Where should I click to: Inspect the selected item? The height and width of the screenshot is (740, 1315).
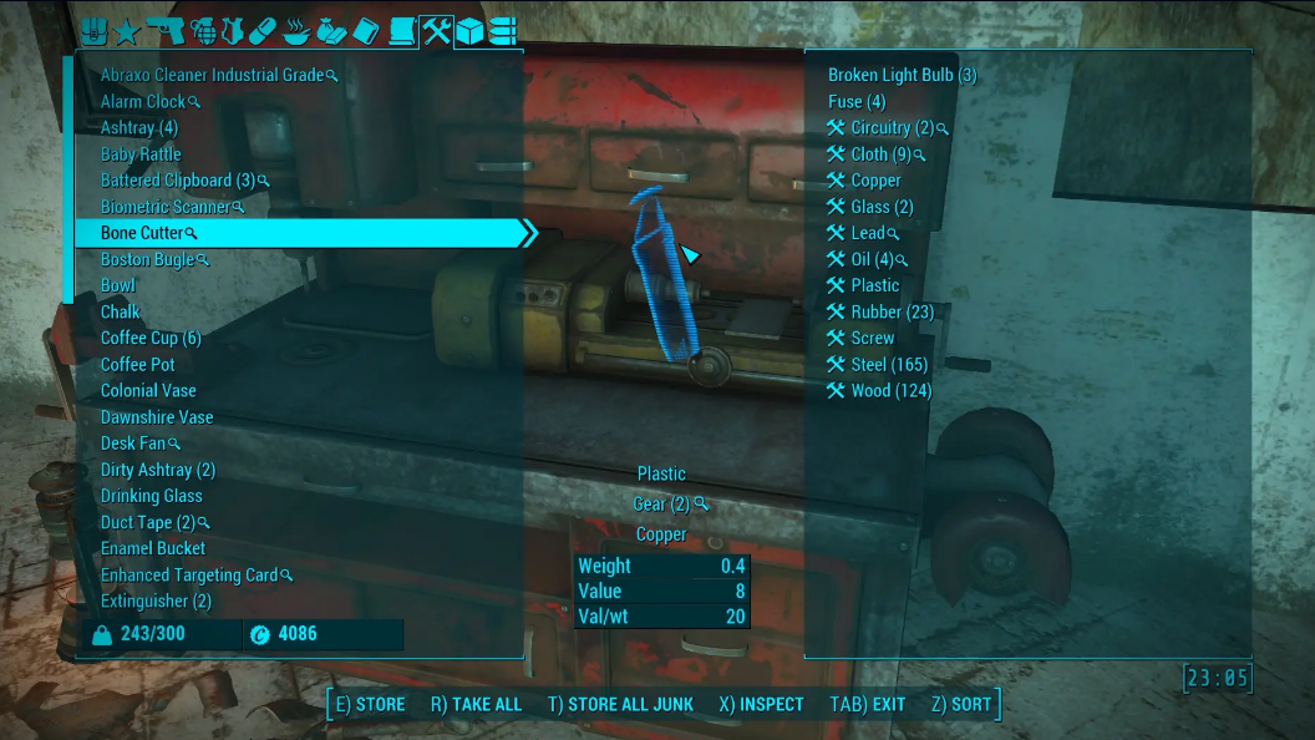(761, 705)
